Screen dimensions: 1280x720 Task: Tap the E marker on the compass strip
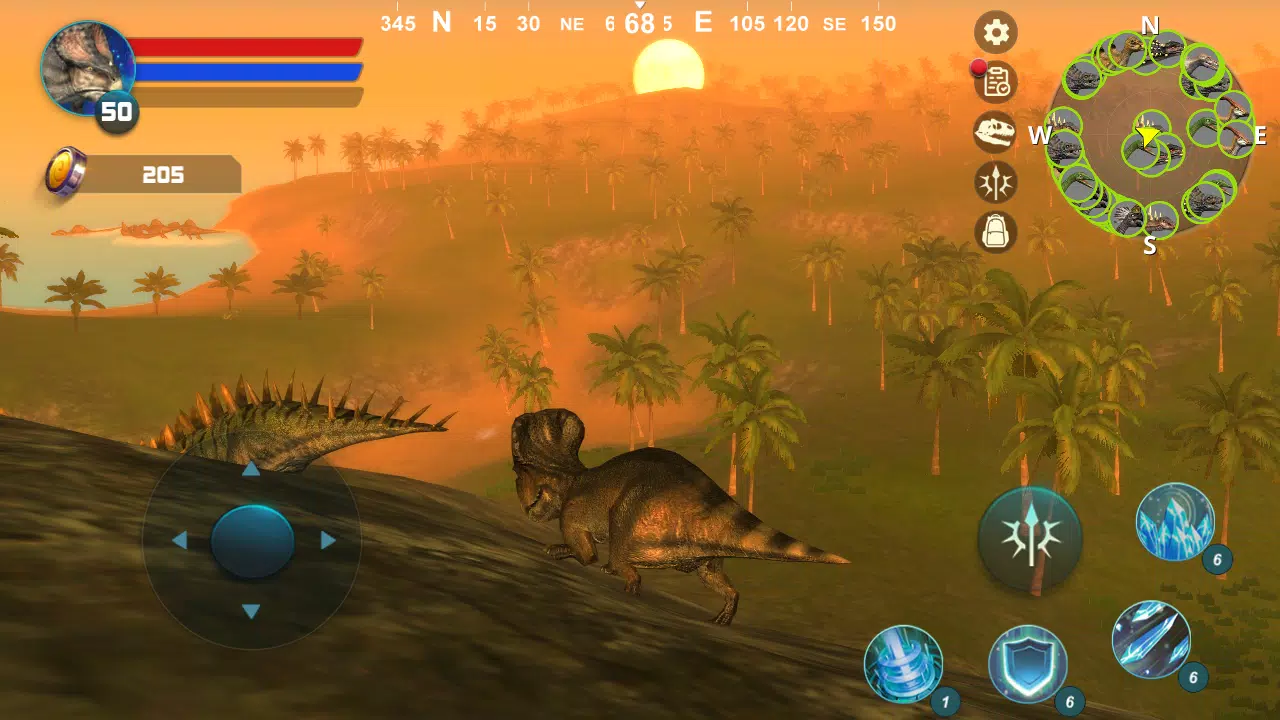703,22
